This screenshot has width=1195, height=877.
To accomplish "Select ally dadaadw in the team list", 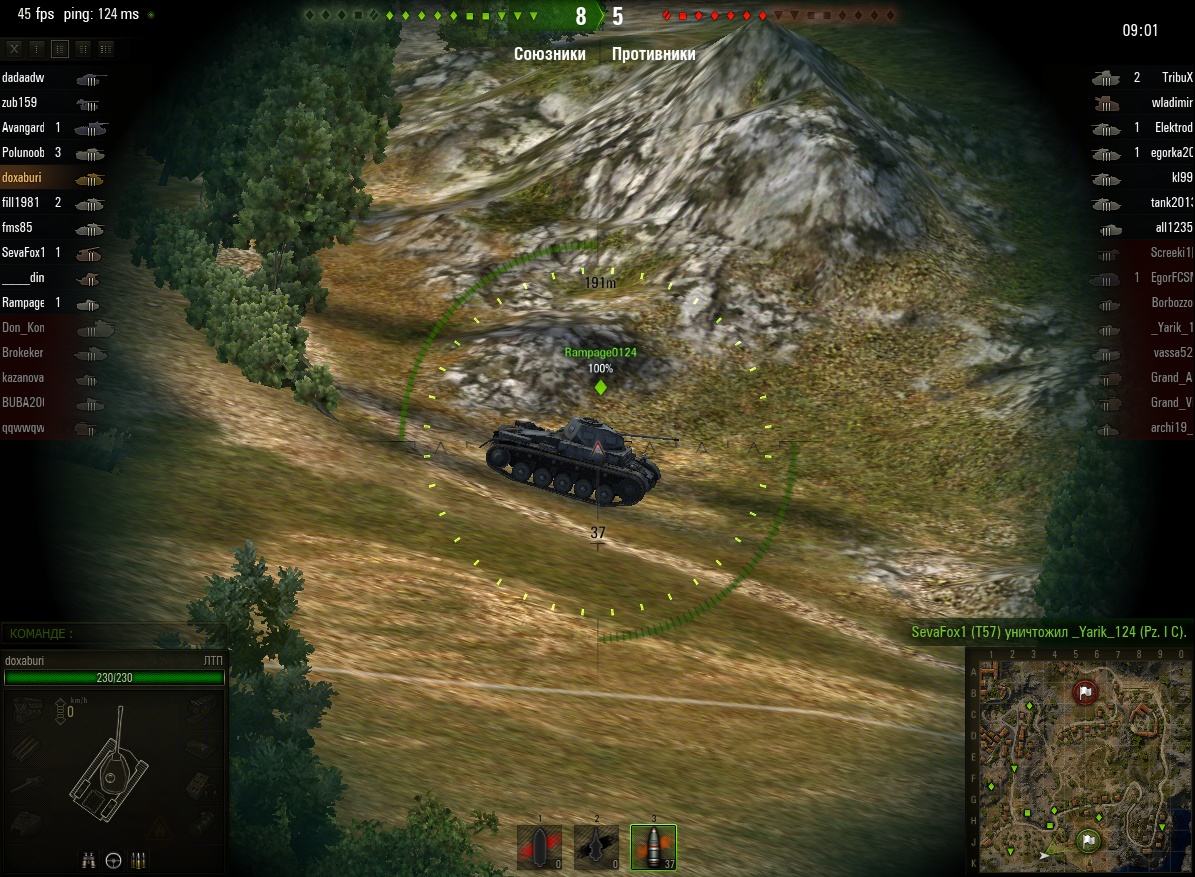I will [x=24, y=78].
